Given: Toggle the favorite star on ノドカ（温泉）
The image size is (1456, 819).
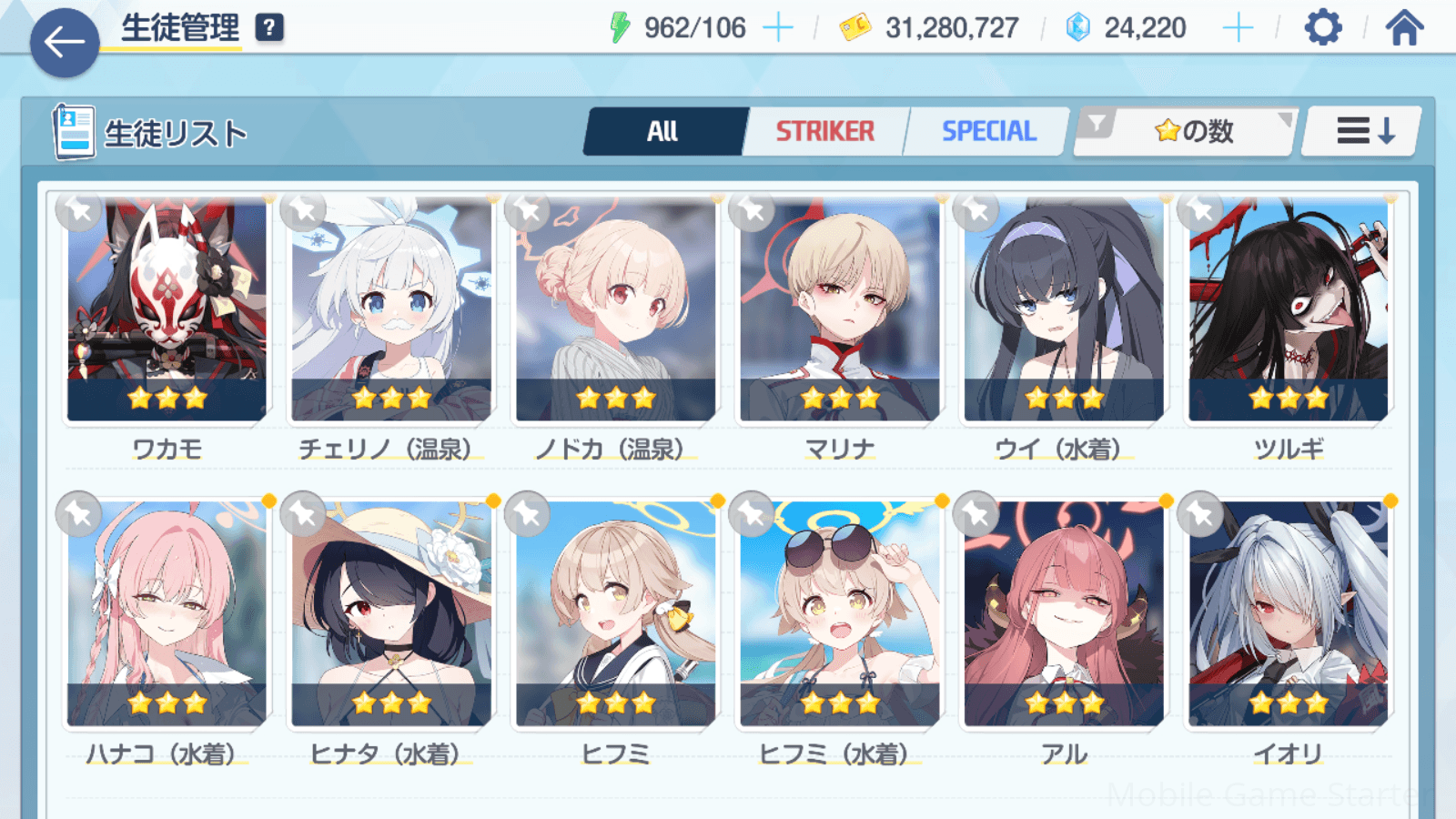Looking at the screenshot, I should click(x=528, y=212).
